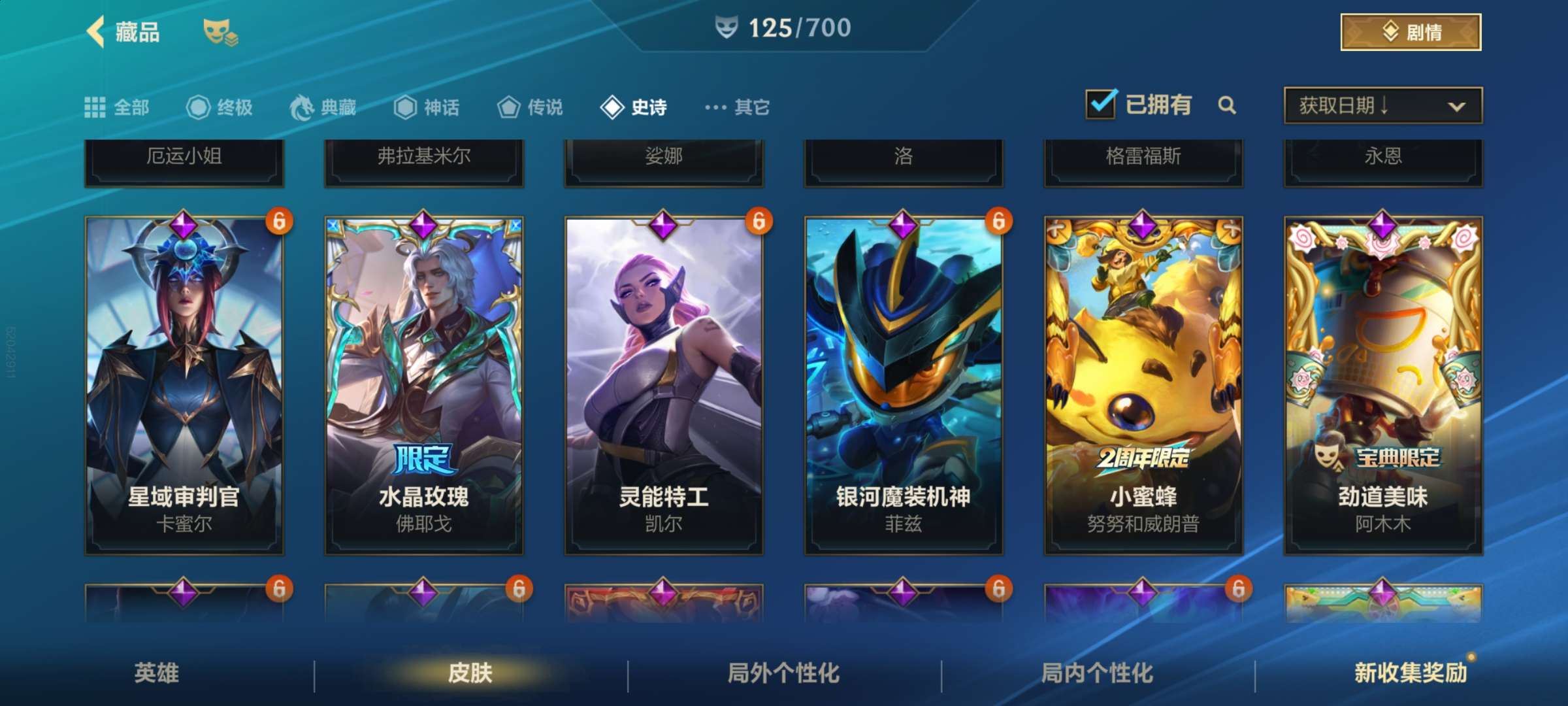Open the 其它 filter category
This screenshot has width=1568, height=706.
(x=738, y=107)
